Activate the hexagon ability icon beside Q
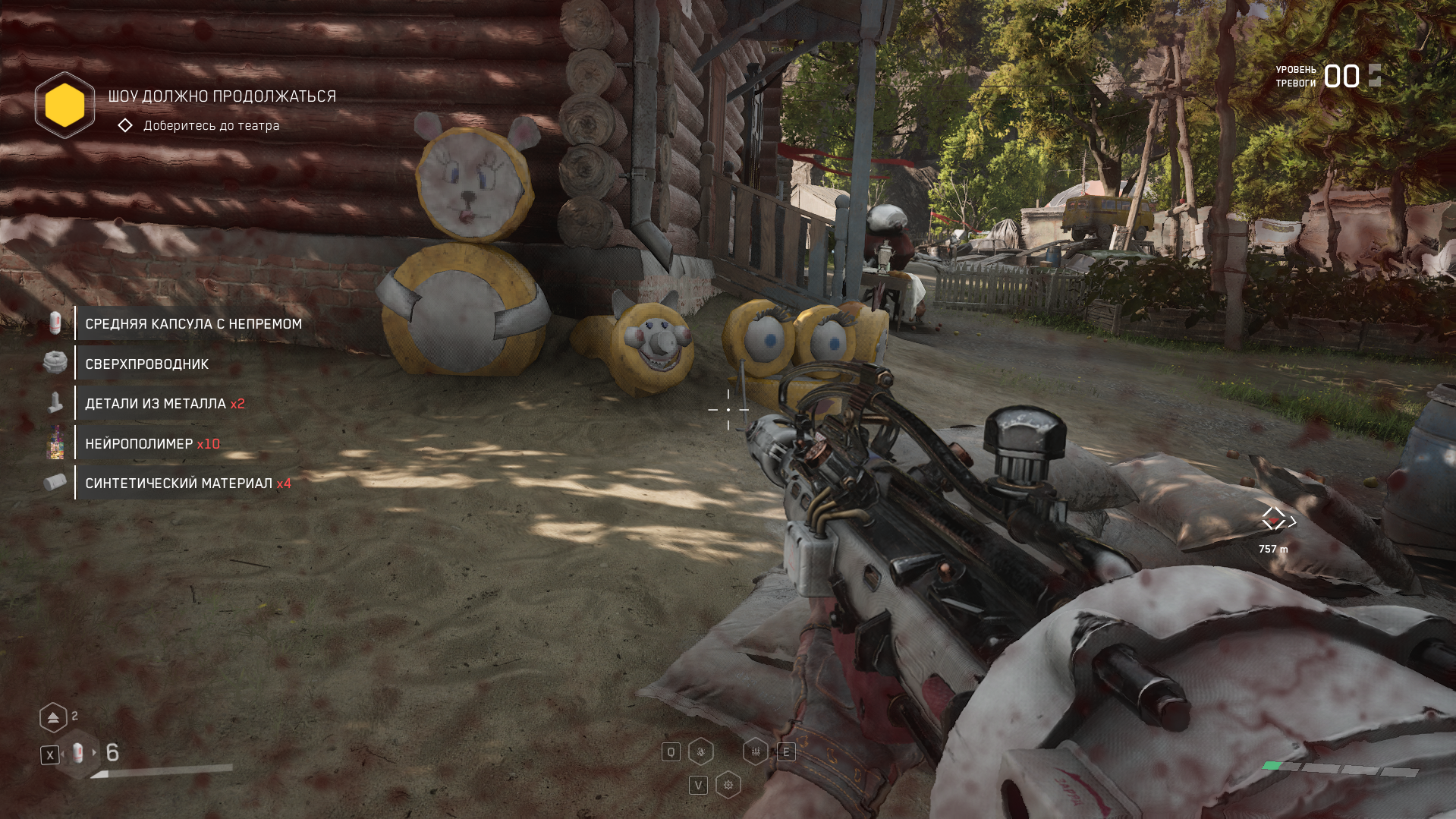This screenshot has width=1456, height=819. pyautogui.click(x=700, y=752)
